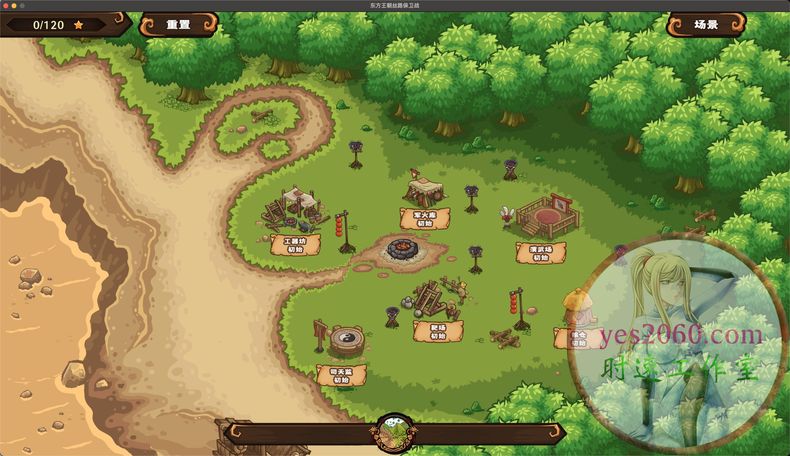Open the 演武场 training ground label

click(541, 251)
